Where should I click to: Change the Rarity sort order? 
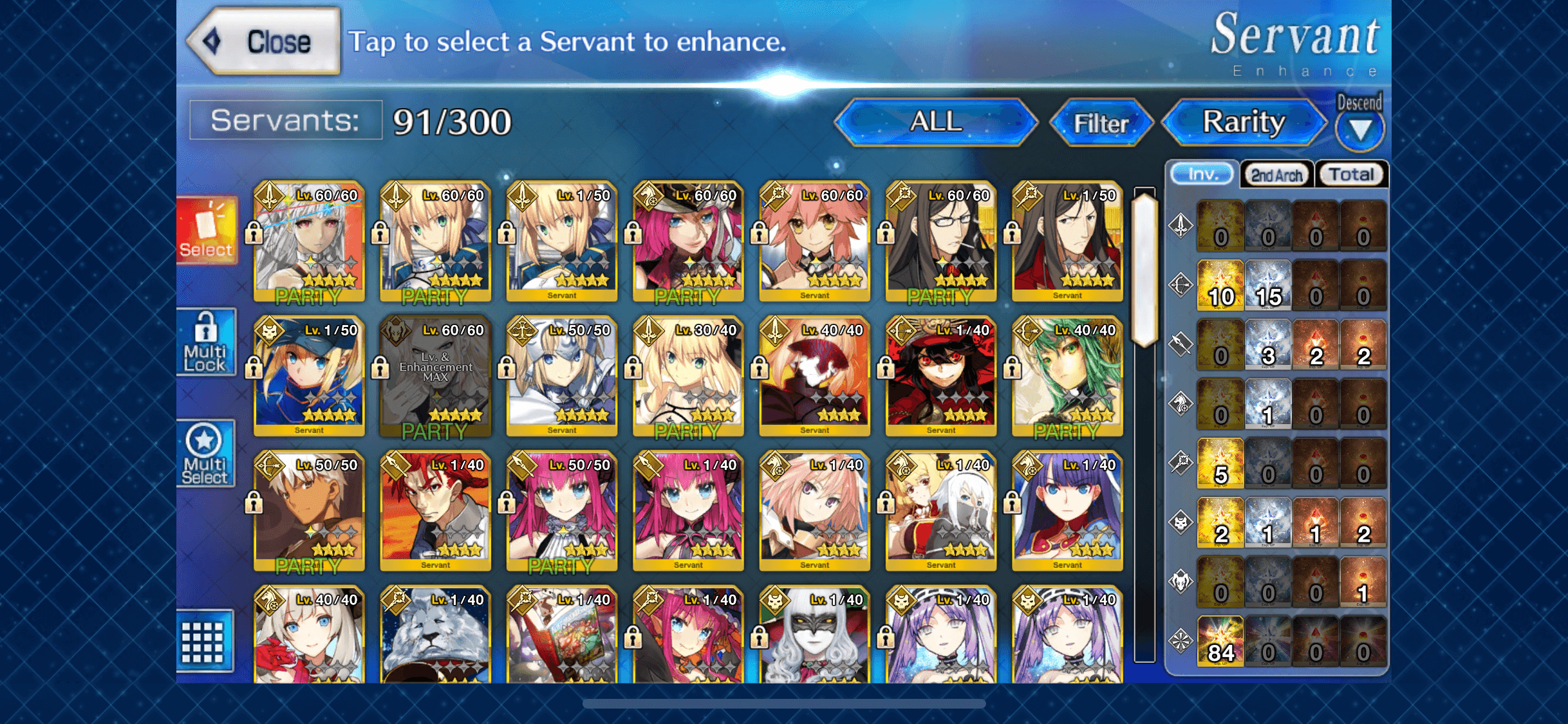pos(1244,122)
